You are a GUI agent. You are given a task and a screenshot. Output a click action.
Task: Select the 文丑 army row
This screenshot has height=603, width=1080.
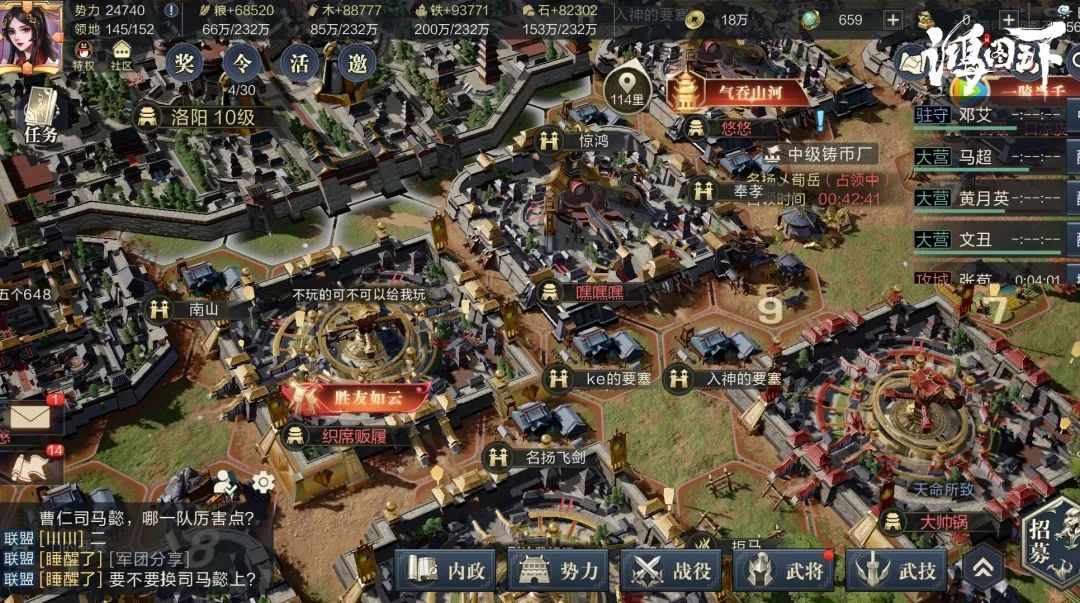(990, 240)
